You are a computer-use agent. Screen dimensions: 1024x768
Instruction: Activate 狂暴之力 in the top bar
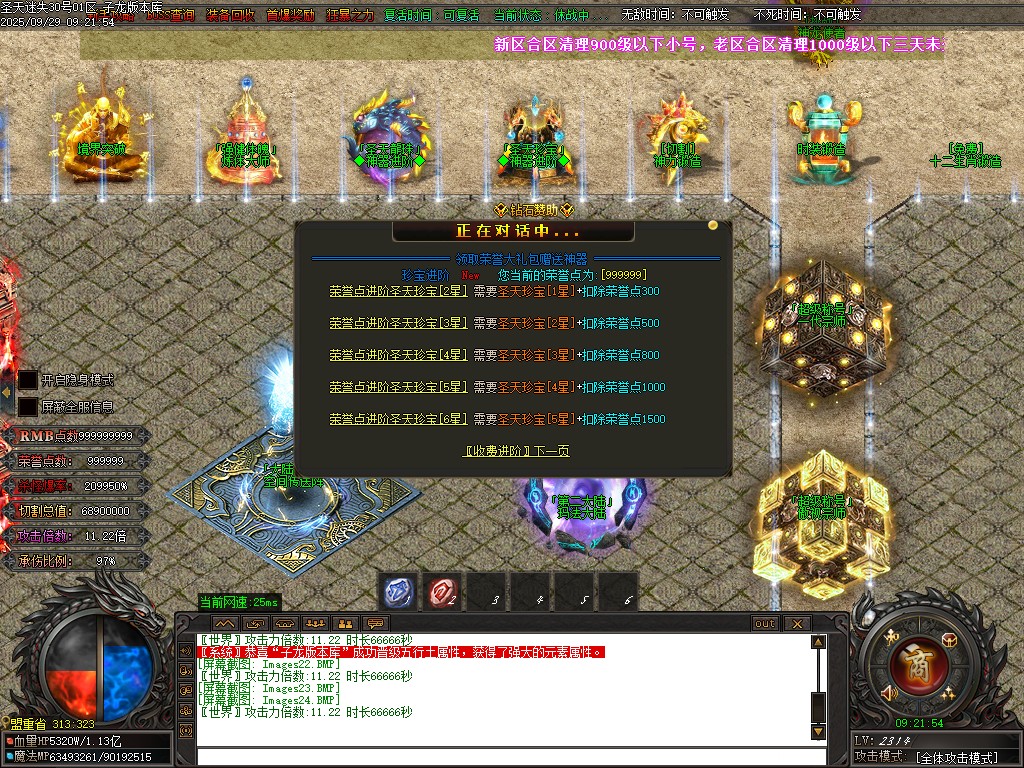tap(349, 16)
